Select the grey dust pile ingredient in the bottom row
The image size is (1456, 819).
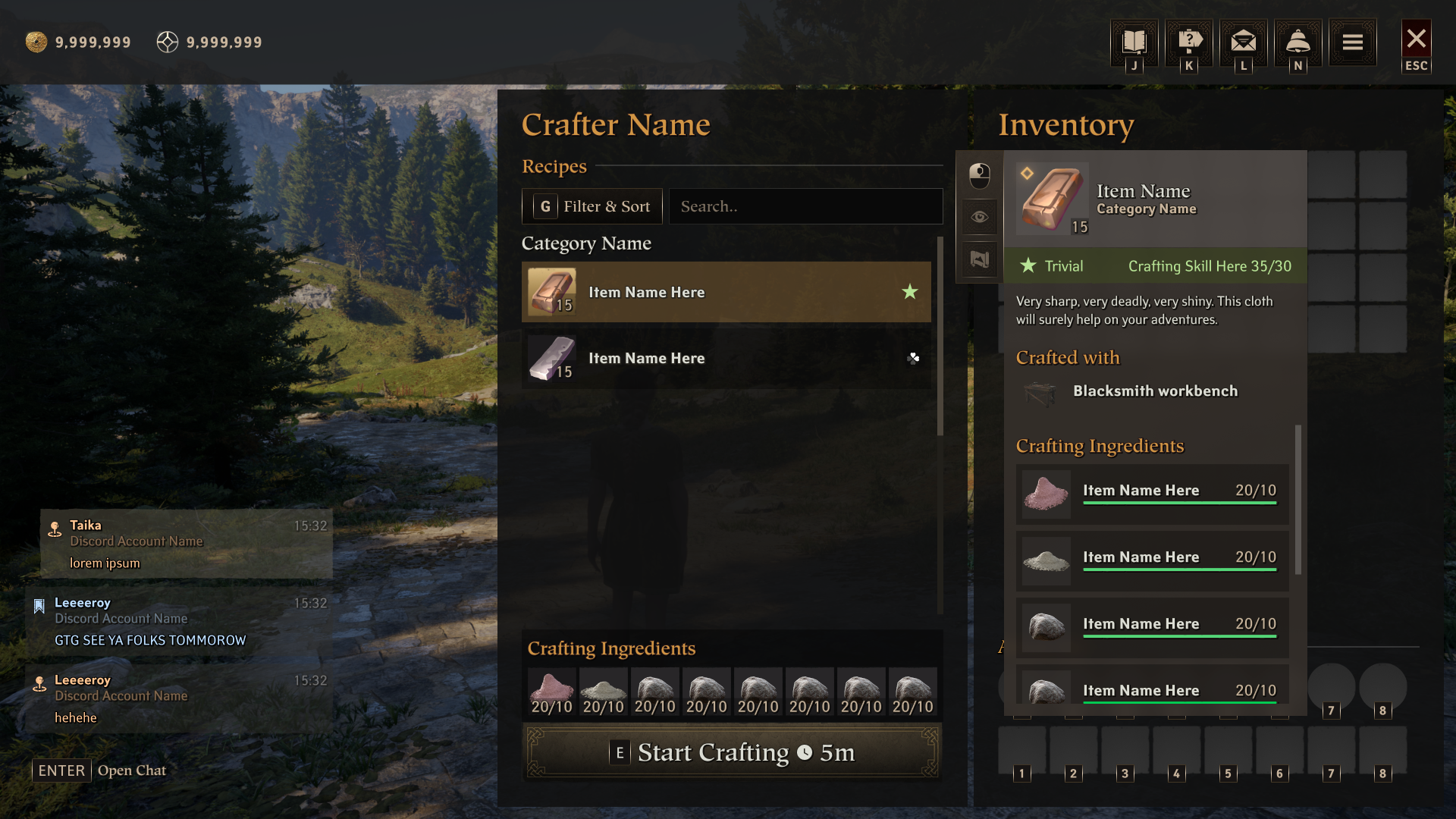pos(603,692)
